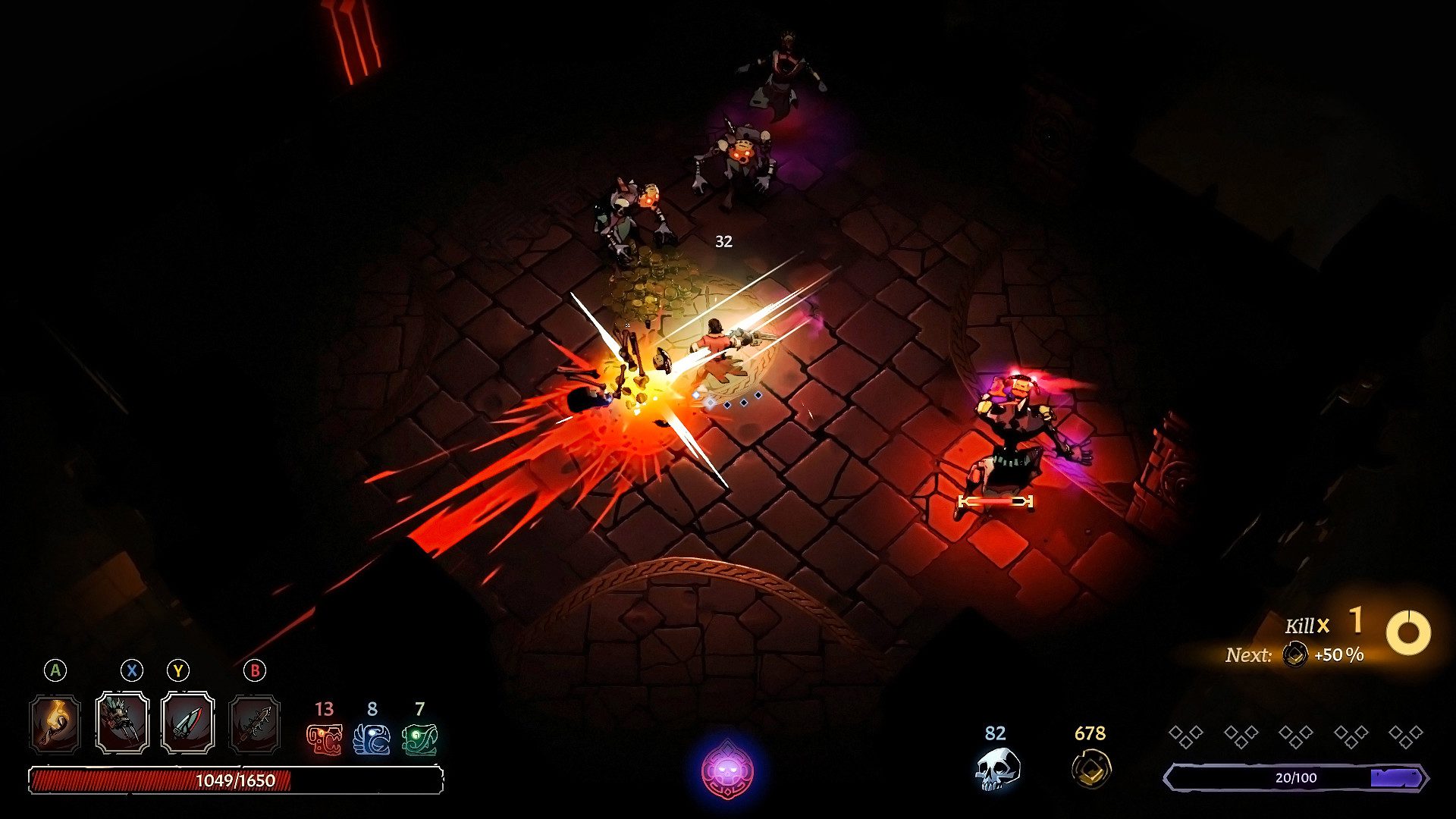
Task: Click the purple curse emblem
Action: point(727,770)
